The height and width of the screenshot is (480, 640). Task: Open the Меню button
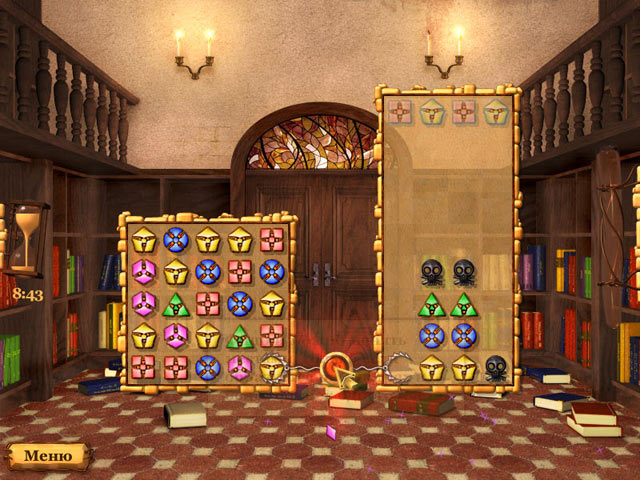point(48,455)
